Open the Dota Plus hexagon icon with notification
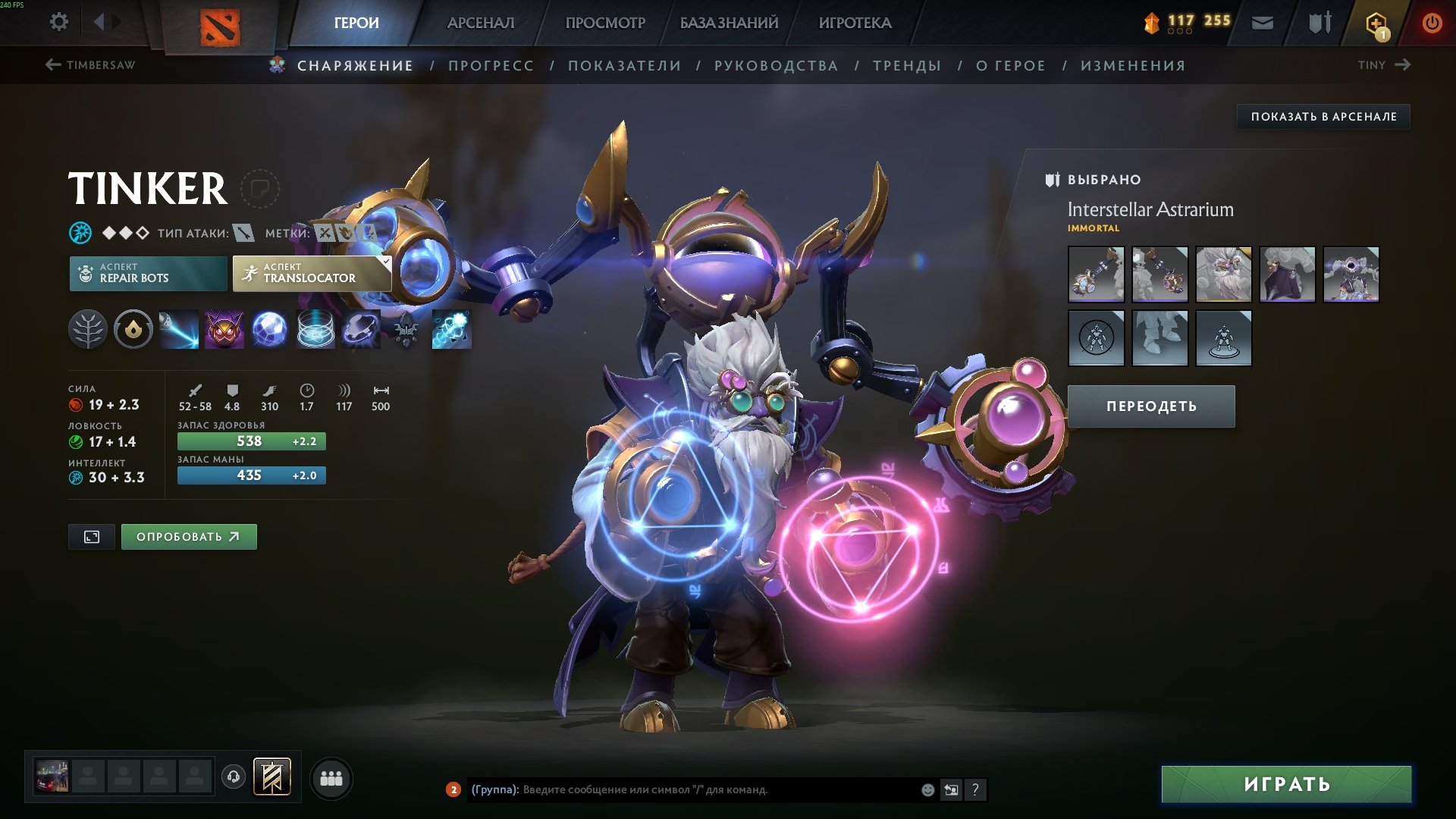Viewport: 1456px width, 819px height. (1376, 23)
